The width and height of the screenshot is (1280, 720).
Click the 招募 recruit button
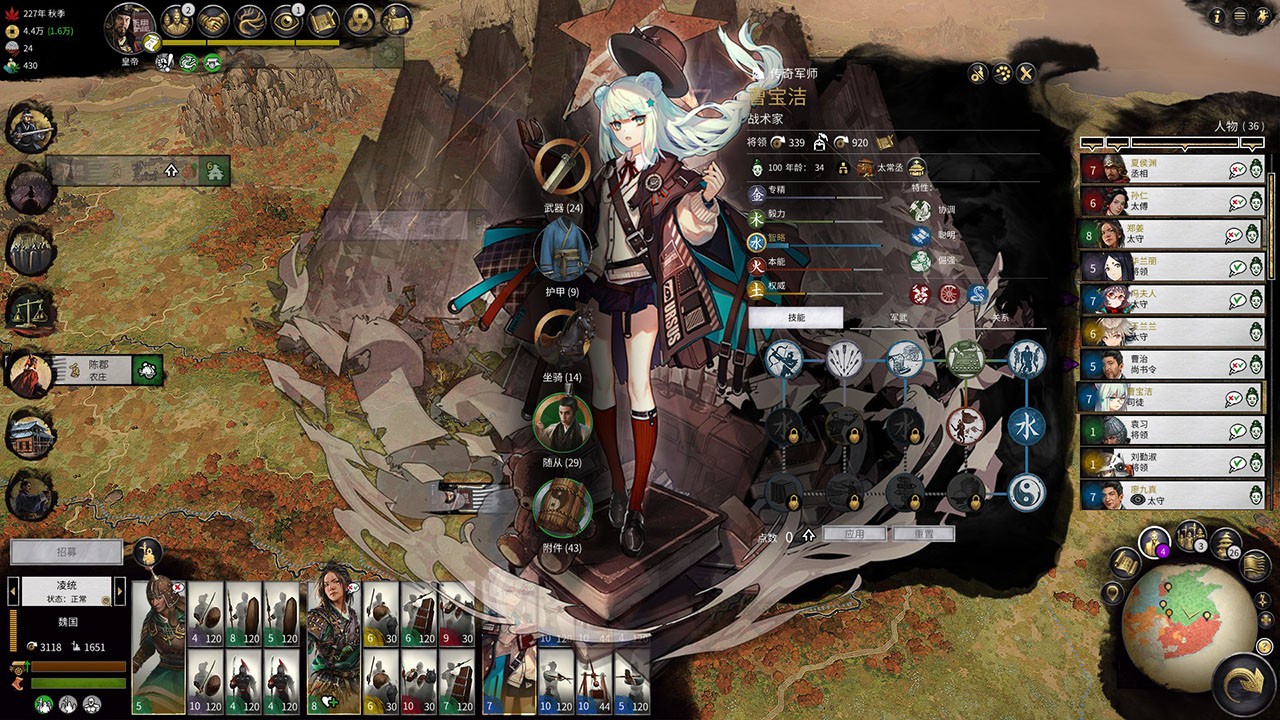[66, 552]
